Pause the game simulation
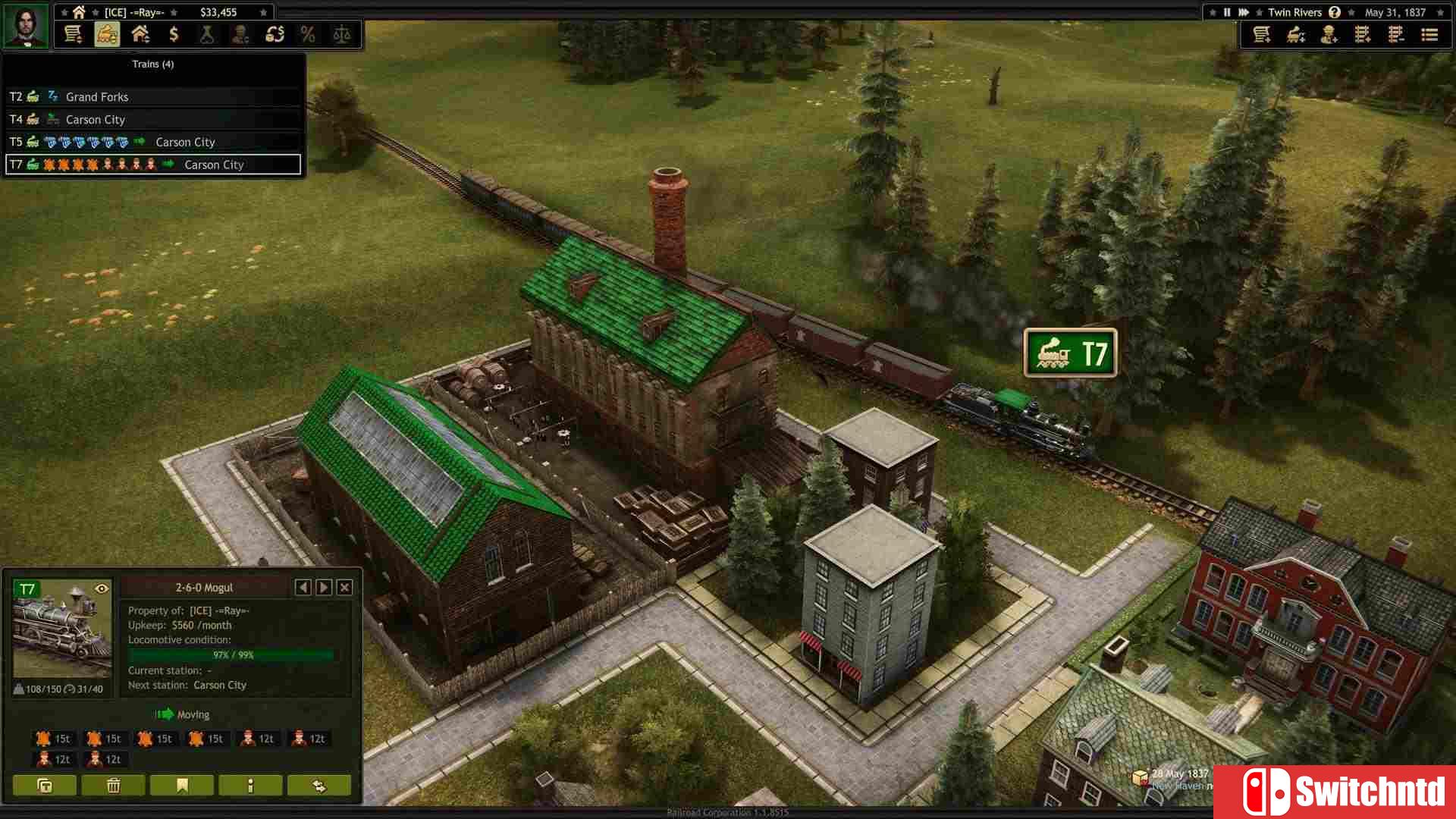The image size is (1456, 819). pos(1225,11)
